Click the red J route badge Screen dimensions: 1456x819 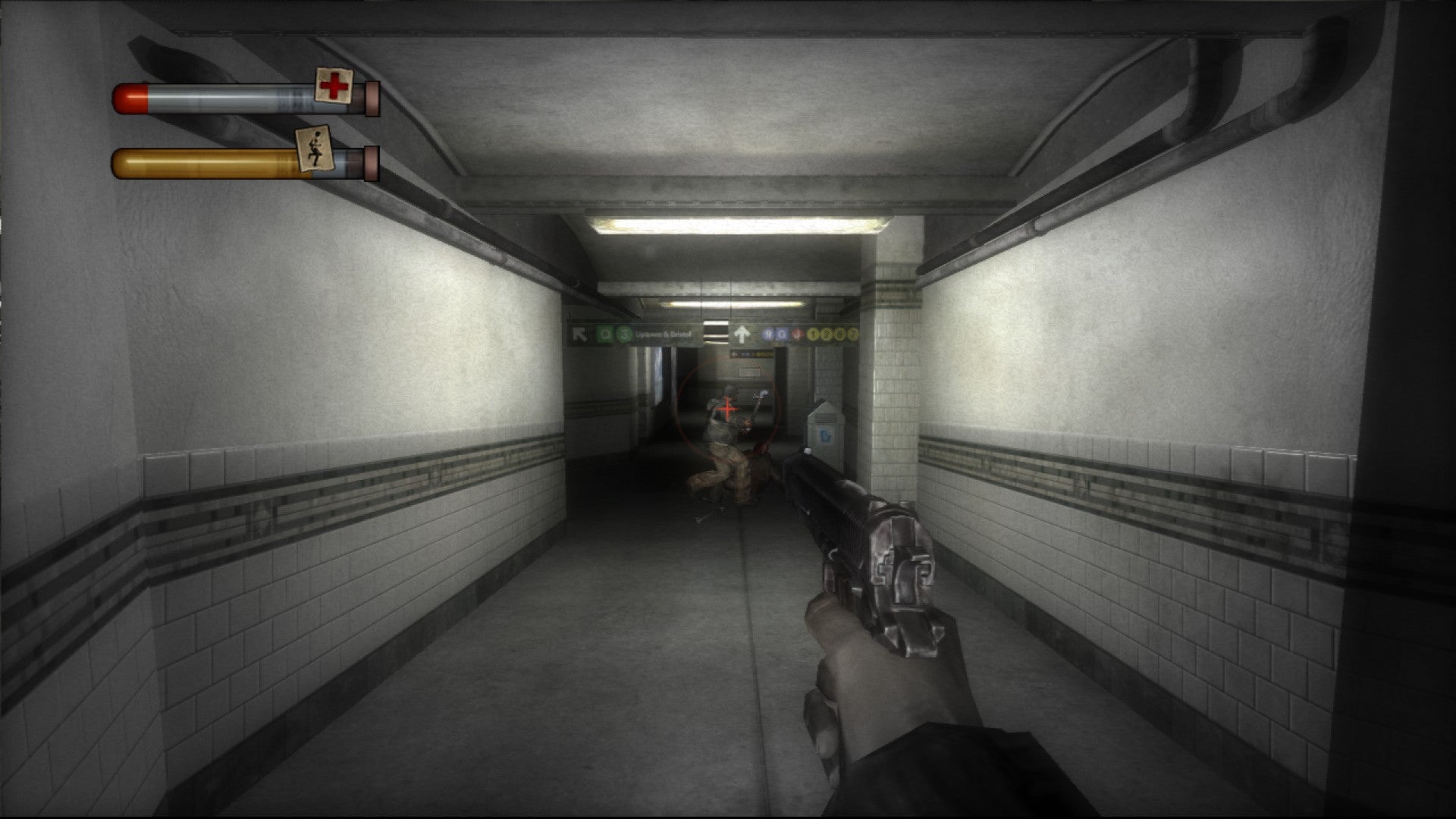point(797,334)
